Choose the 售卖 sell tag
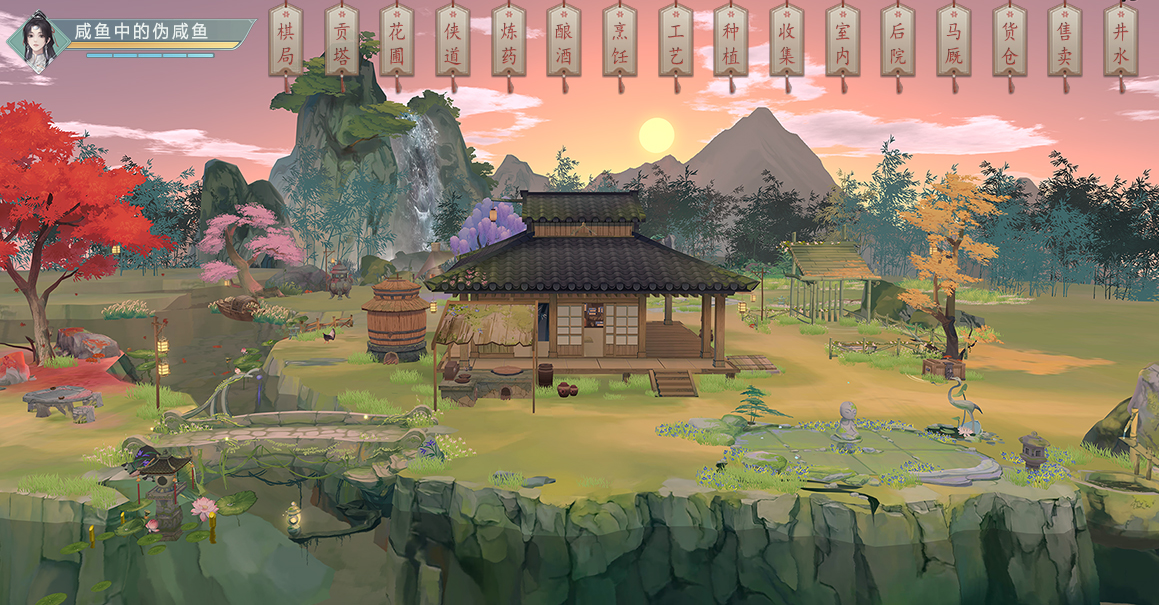 point(1065,43)
